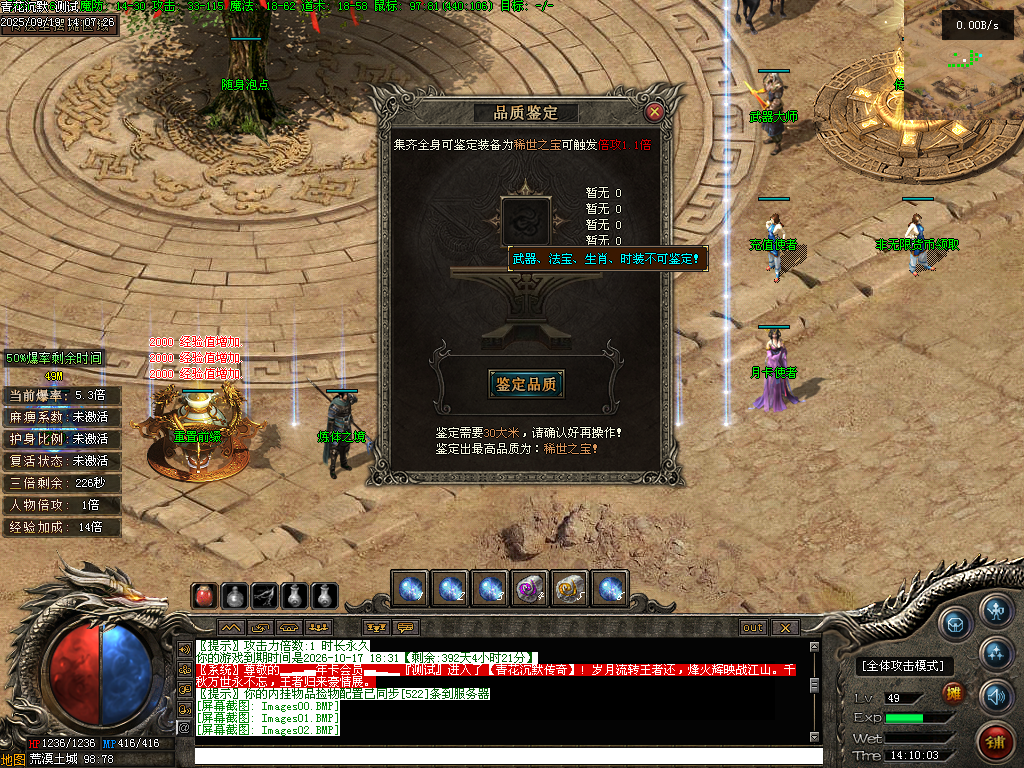Viewport: 1024px width, 768px height.
Task: Click the @ chat channel button
Action: coord(184,728)
